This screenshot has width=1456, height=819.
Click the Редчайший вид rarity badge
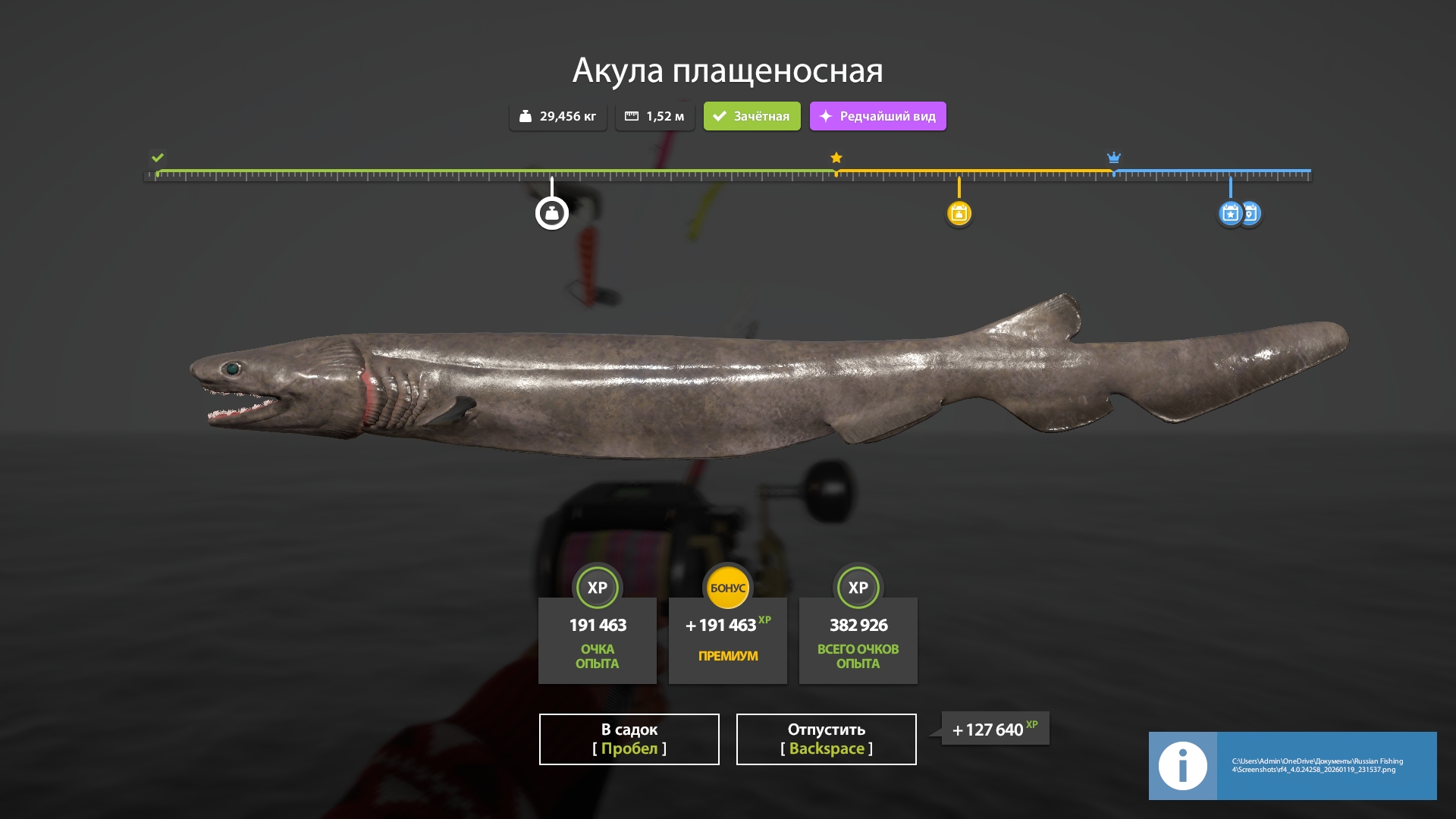tap(877, 116)
